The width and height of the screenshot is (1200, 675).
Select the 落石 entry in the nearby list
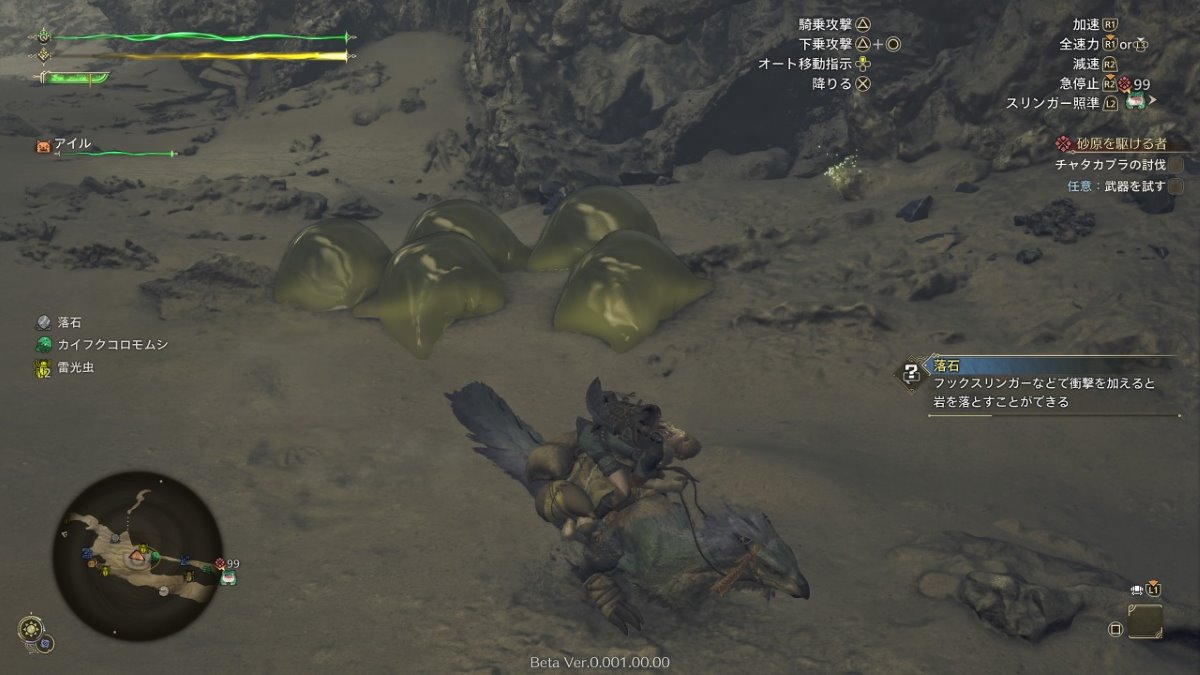70,322
